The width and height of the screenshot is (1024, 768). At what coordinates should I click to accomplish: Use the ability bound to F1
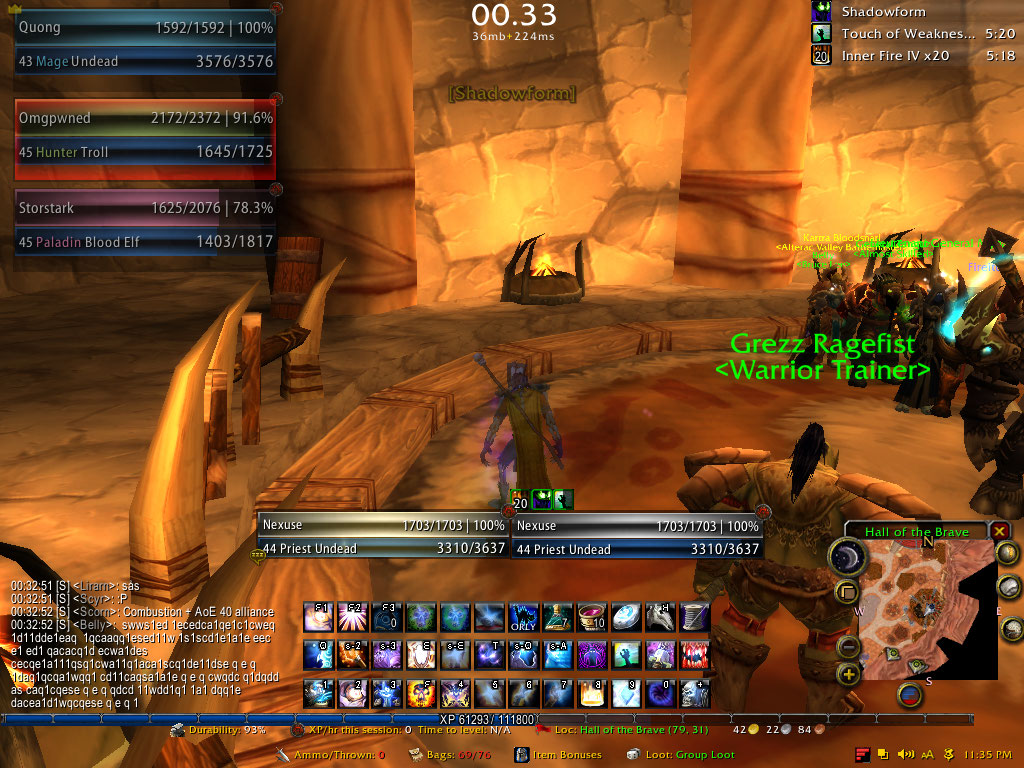[319, 616]
